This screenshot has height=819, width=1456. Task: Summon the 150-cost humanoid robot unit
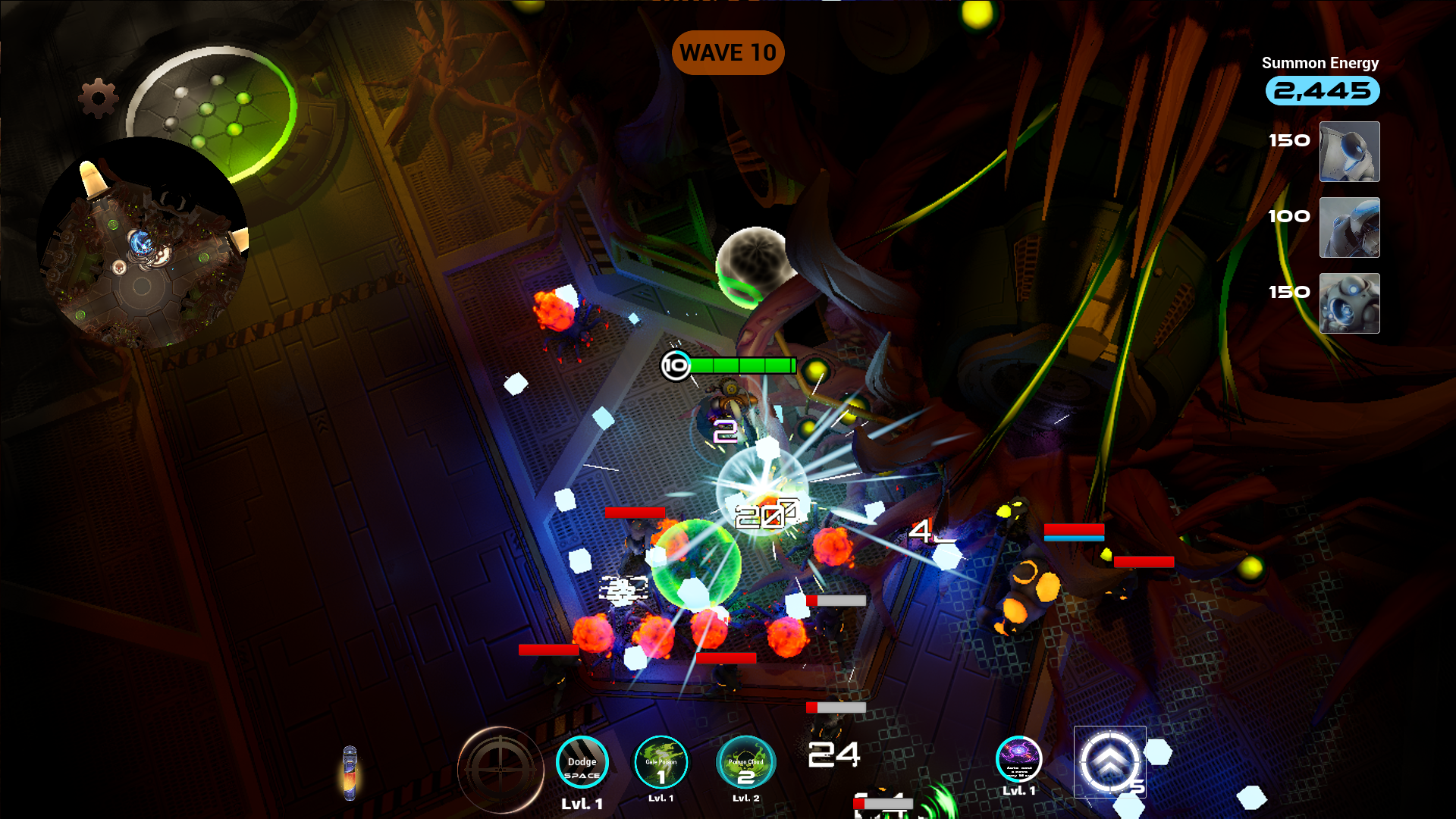click(1350, 152)
